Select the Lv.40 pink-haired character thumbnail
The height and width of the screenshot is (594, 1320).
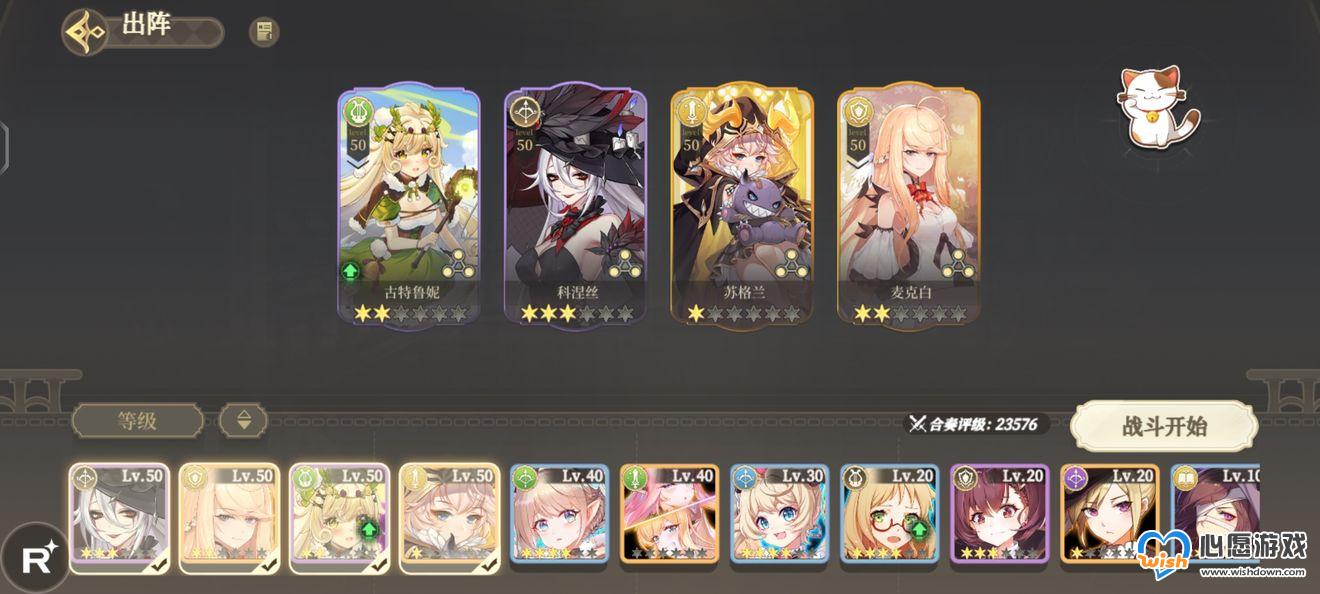pos(669,517)
